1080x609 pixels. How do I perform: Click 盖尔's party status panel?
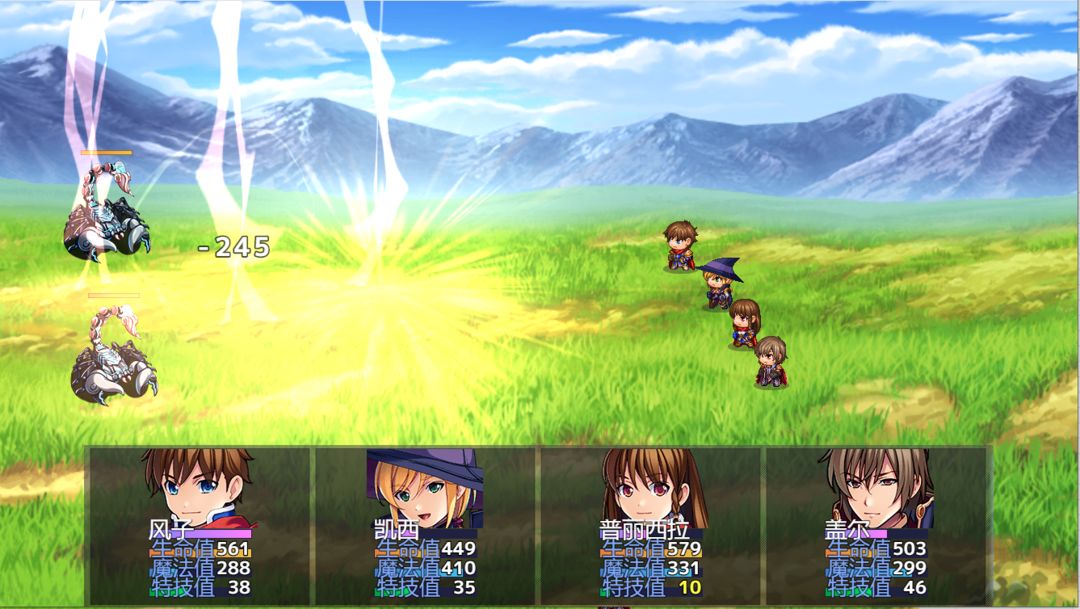pos(876,525)
